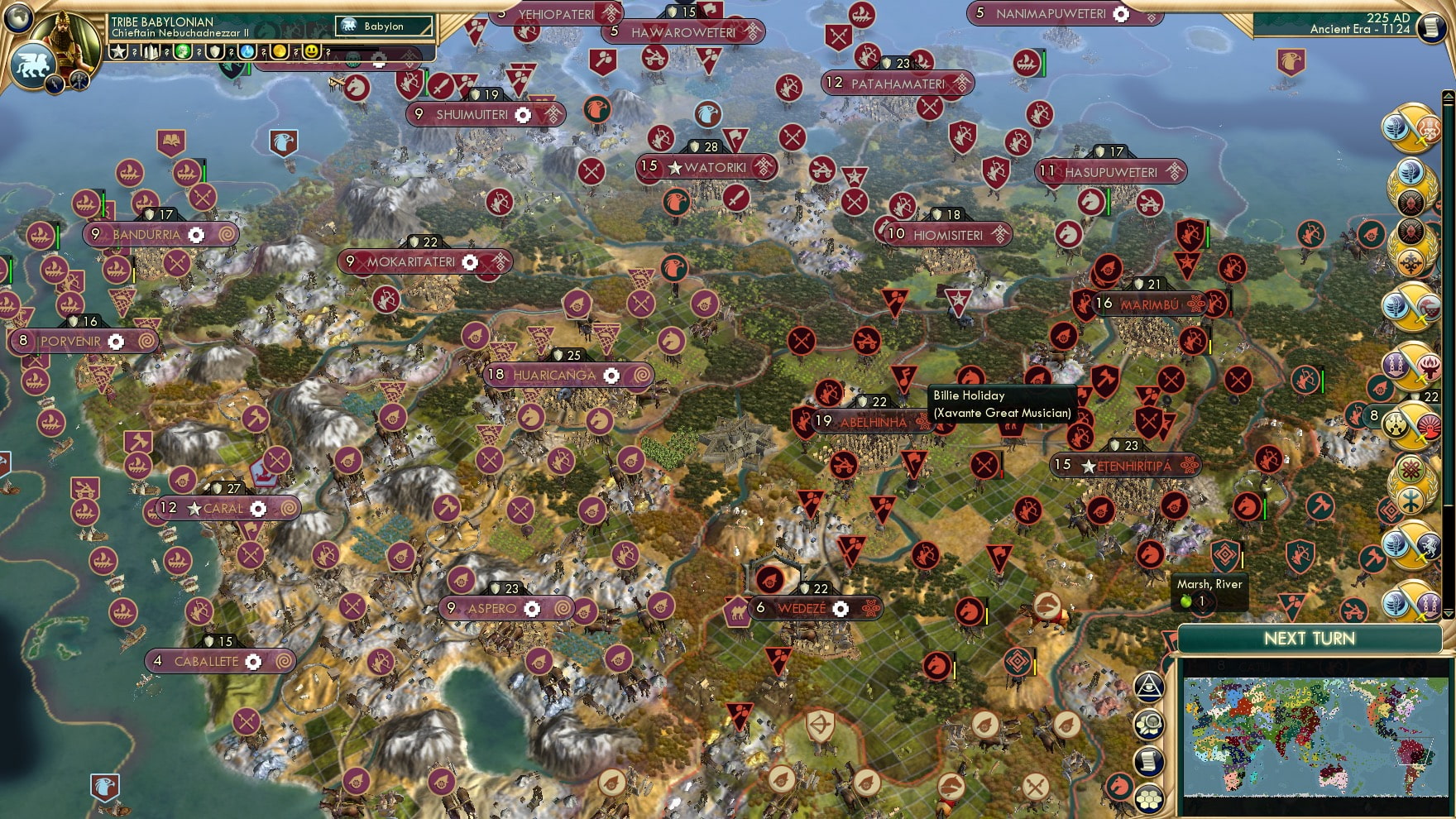This screenshot has height=819, width=1456.
Task: Click the green production bar beside the Marimbú banner
Action: (x=1104, y=304)
